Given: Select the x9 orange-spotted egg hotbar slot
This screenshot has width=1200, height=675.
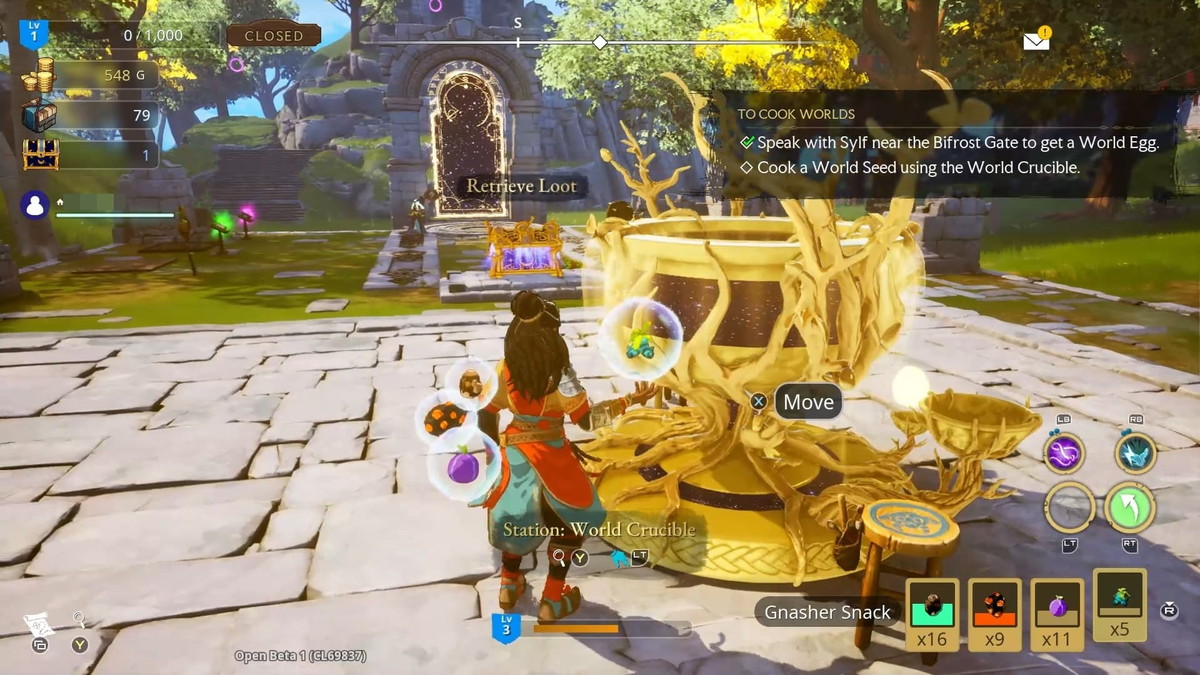Looking at the screenshot, I should (x=994, y=614).
